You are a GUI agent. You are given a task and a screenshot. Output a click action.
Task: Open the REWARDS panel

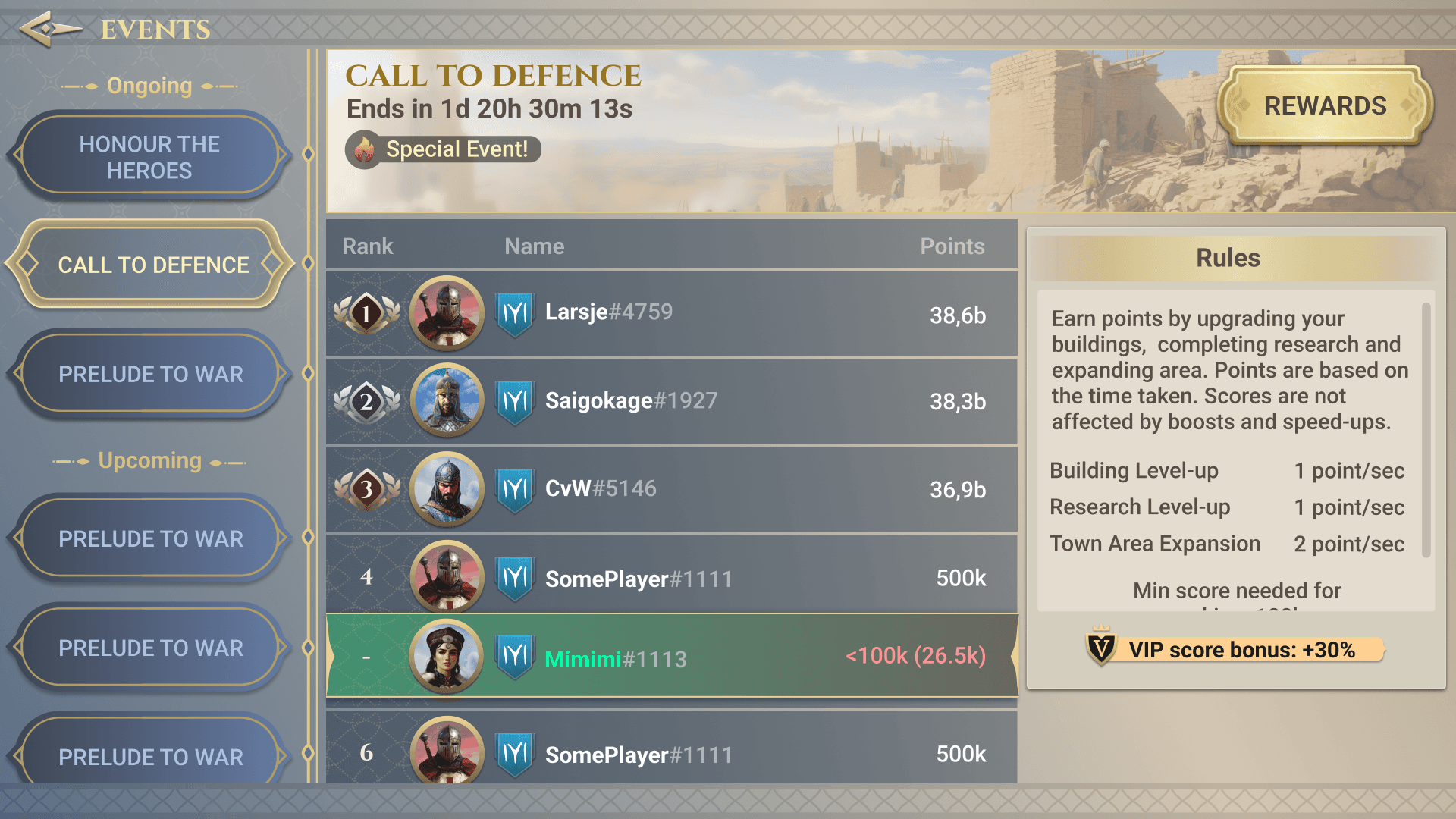tap(1324, 105)
